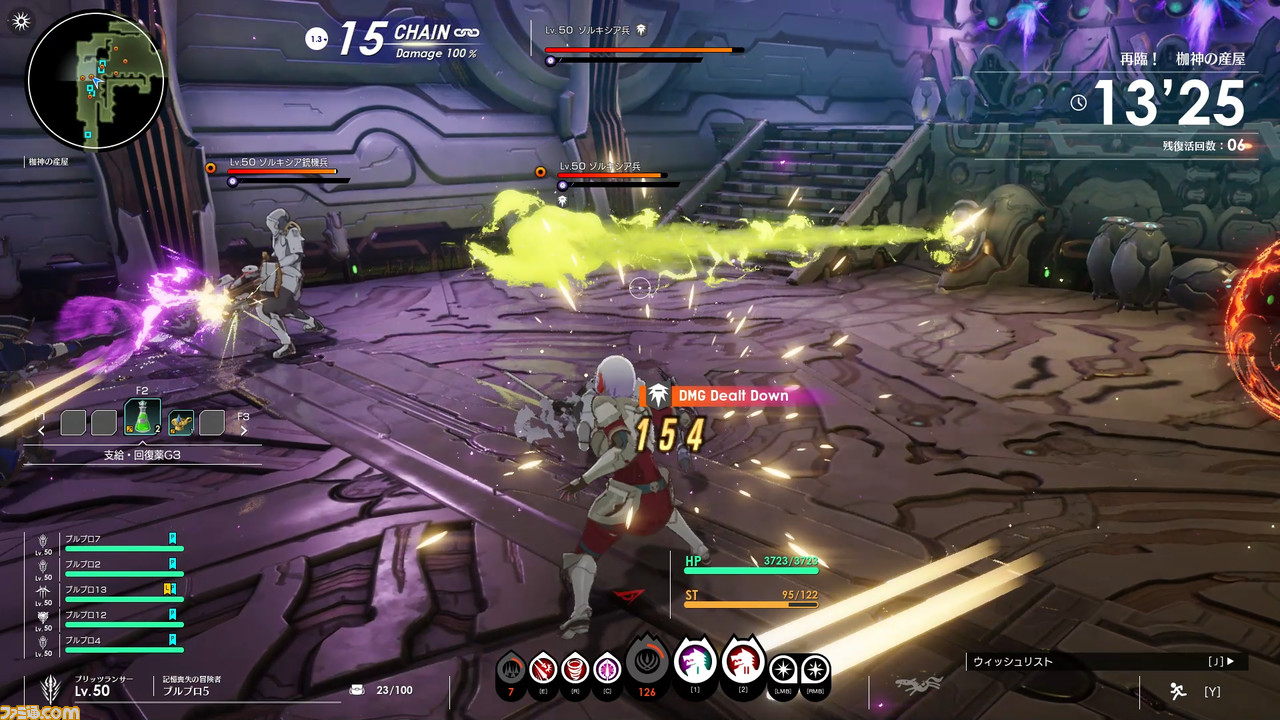Cycle item bar with right arrow

243,431
